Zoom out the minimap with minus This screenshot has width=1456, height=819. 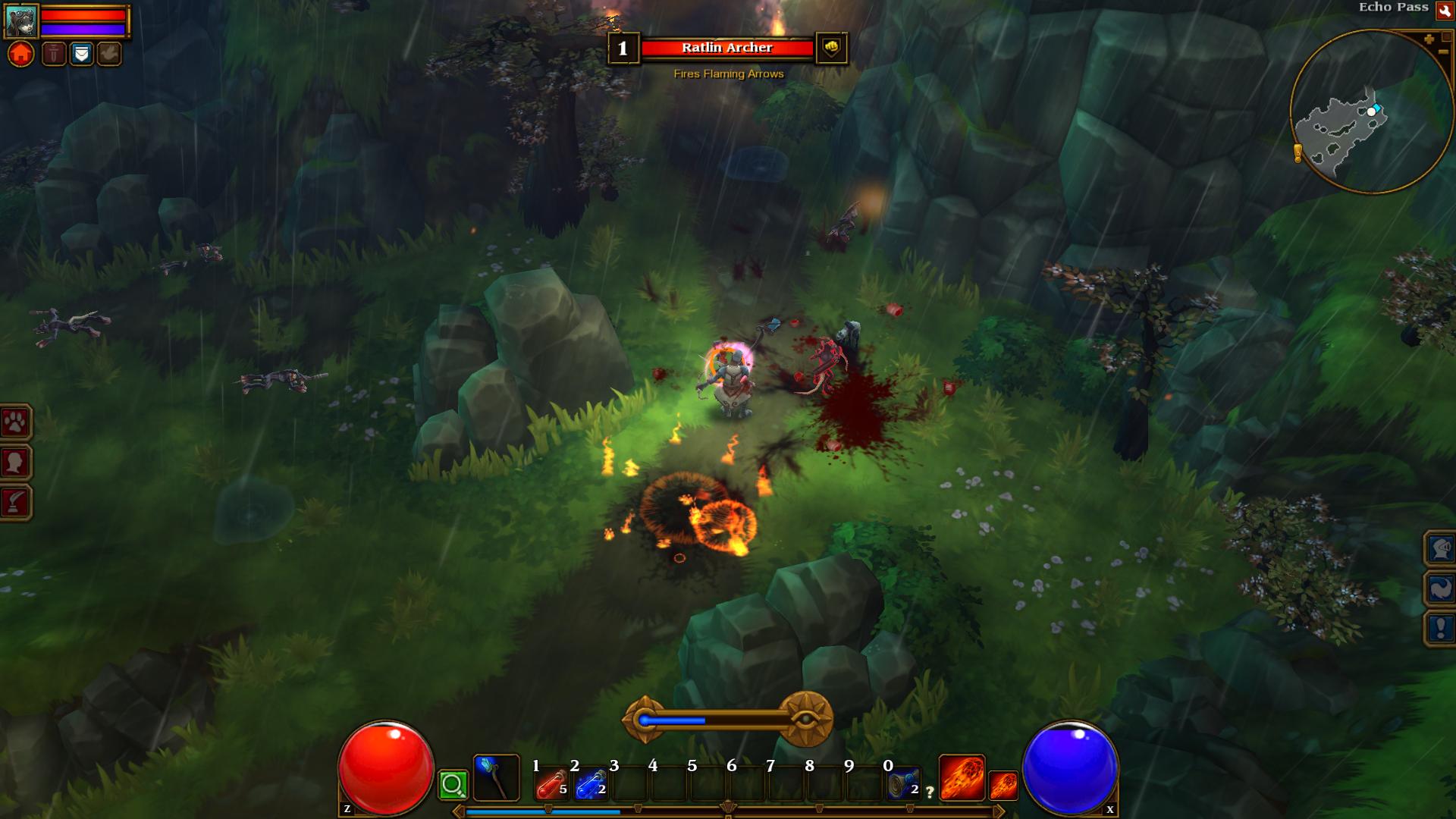[x=1442, y=52]
